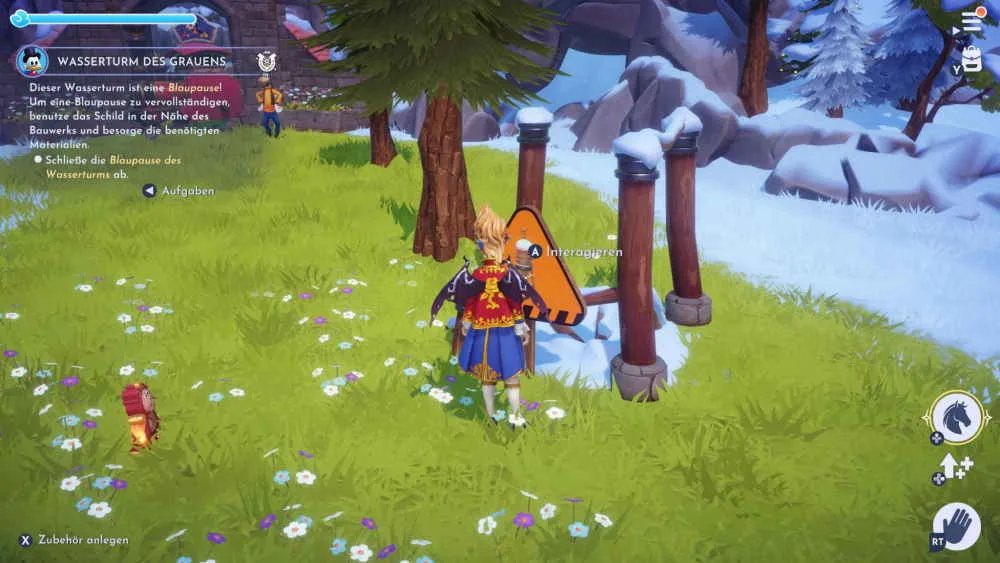Select the horse mount icon
Viewport: 1000px width, 563px height.
956,416
